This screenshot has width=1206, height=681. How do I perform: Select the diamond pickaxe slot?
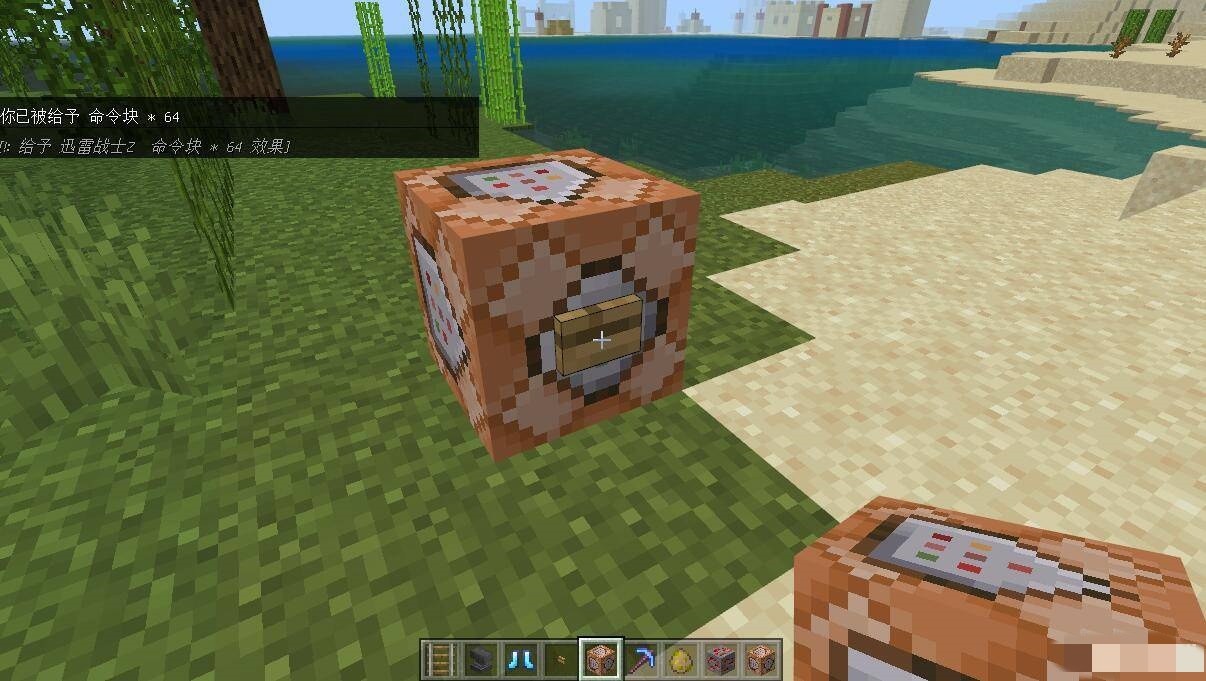coord(641,659)
